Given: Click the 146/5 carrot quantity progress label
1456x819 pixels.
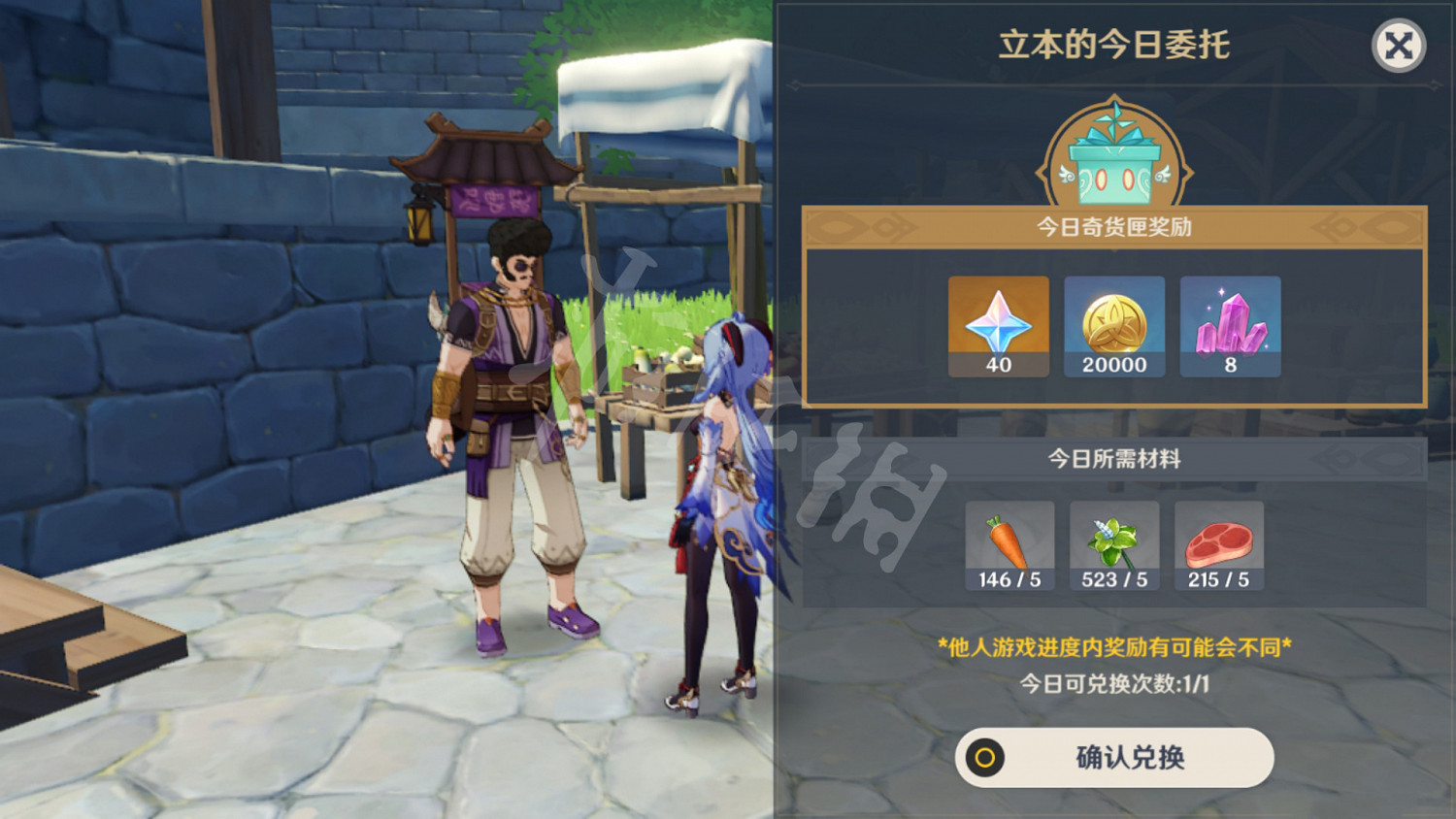Looking at the screenshot, I should click(x=1009, y=579).
